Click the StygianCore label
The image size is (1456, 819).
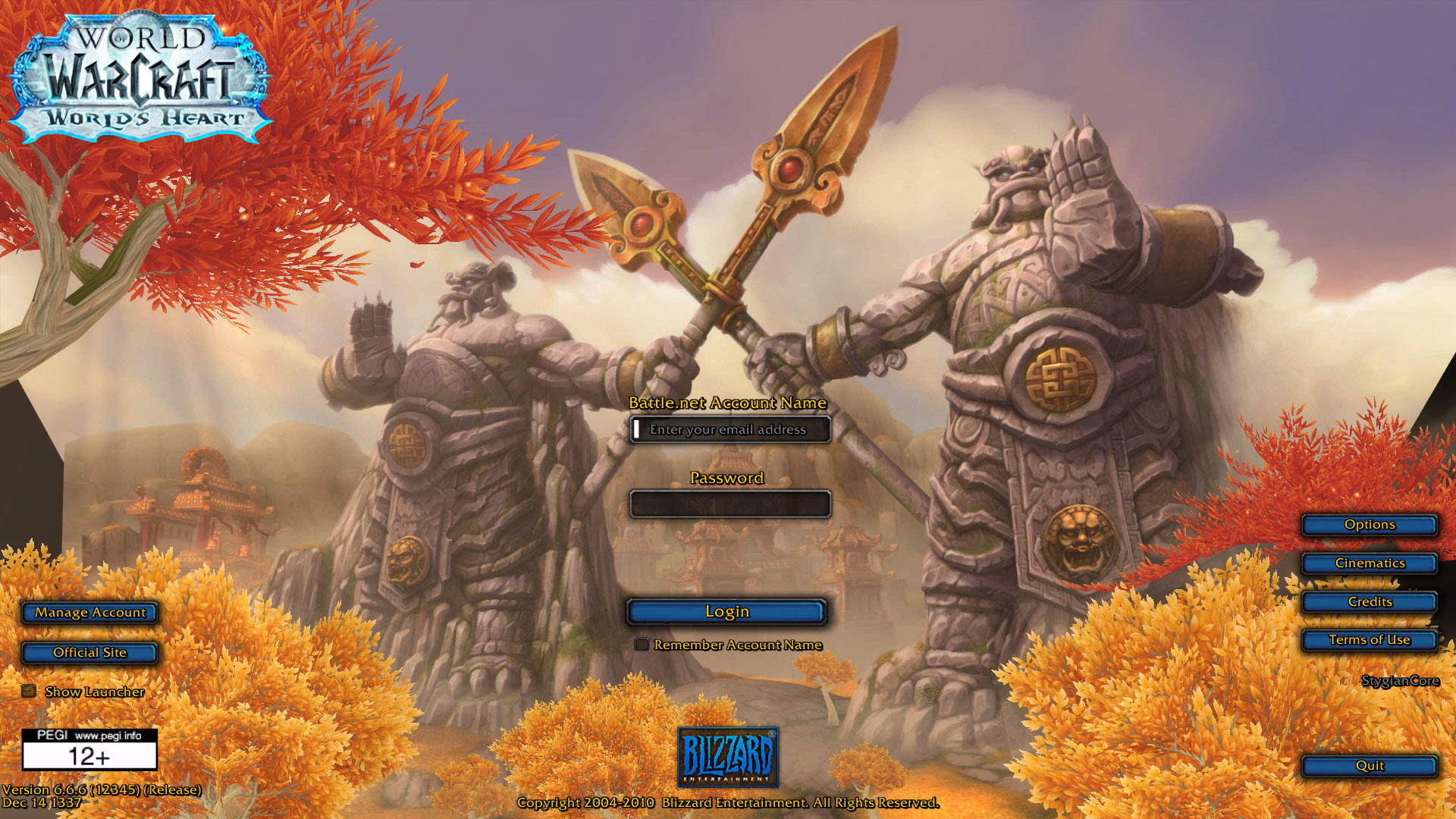click(x=1402, y=681)
